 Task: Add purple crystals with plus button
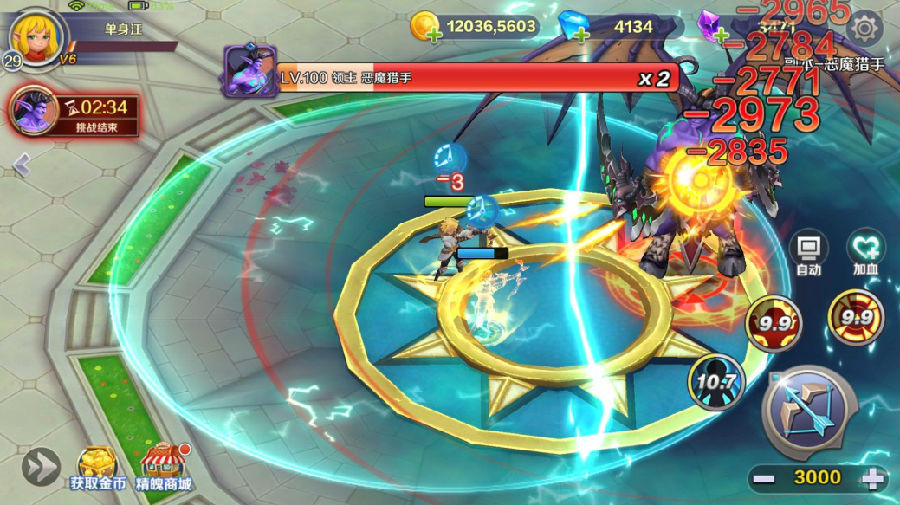click(x=720, y=34)
